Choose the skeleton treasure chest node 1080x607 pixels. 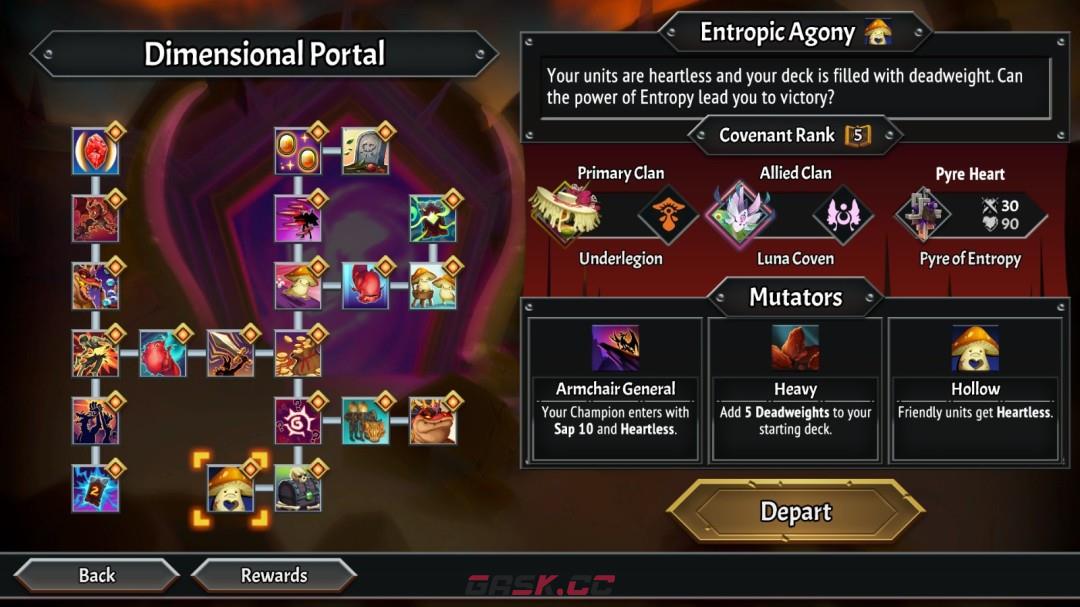tap(297, 489)
